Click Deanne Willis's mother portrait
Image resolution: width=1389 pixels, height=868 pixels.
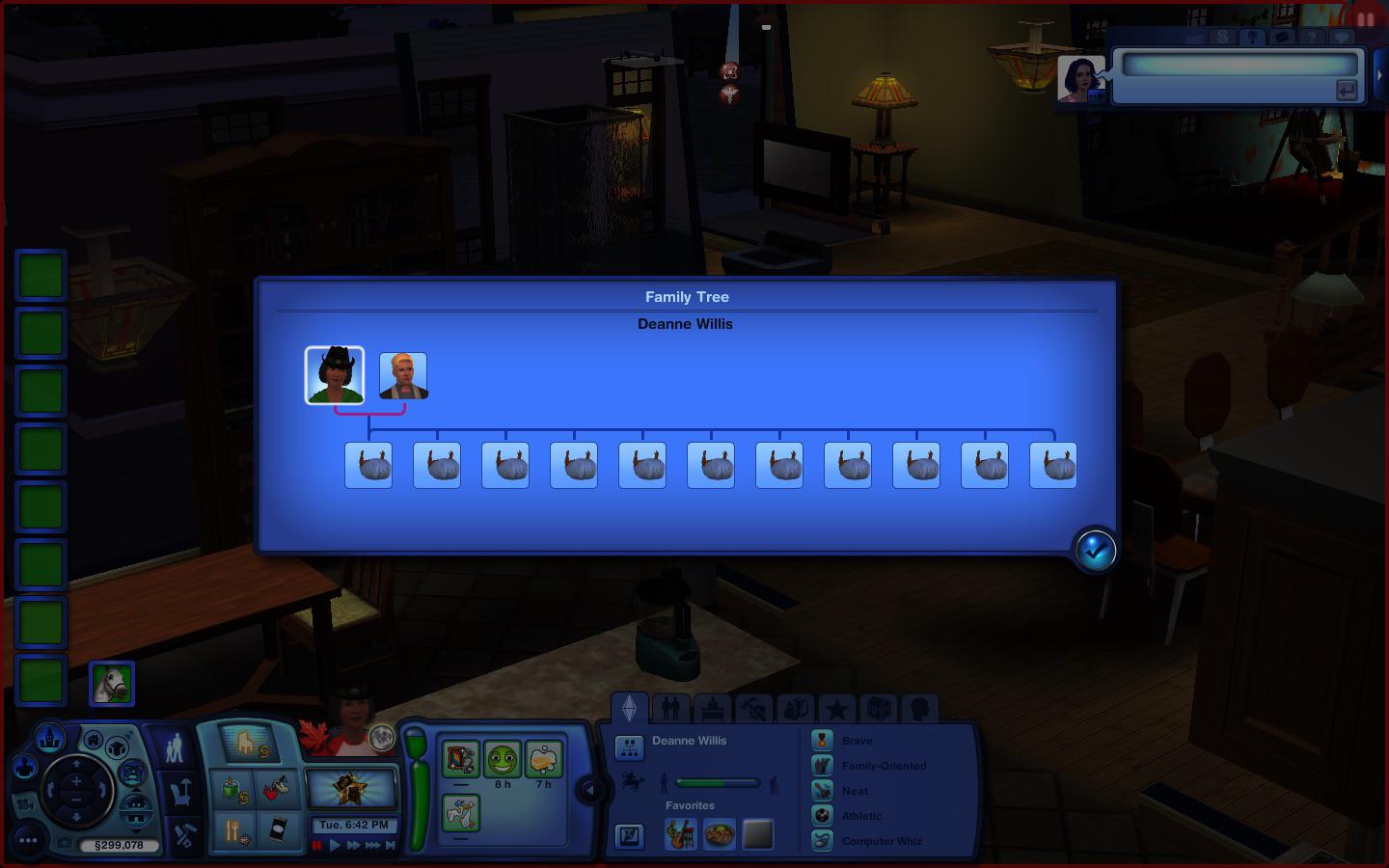tap(336, 374)
